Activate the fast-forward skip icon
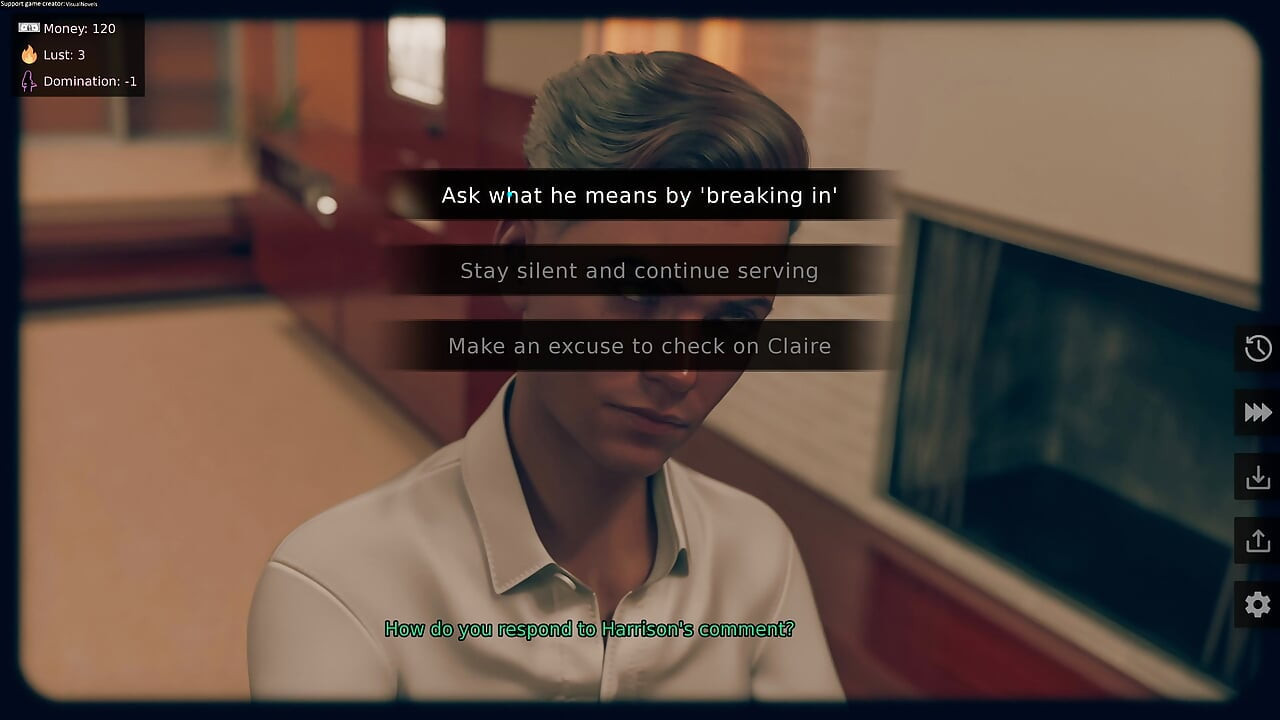 (1256, 413)
